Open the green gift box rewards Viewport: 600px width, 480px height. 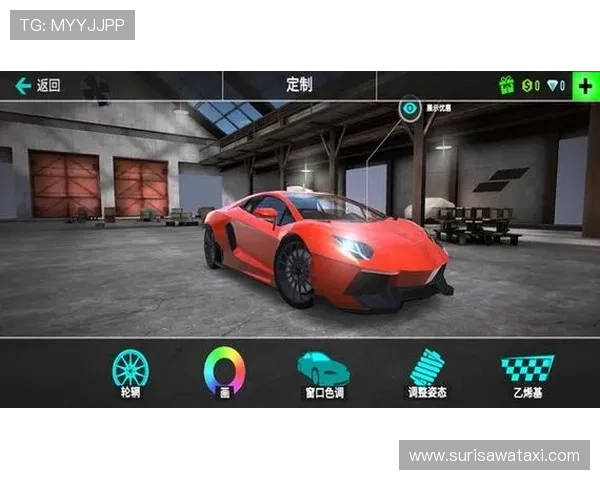click(x=507, y=86)
